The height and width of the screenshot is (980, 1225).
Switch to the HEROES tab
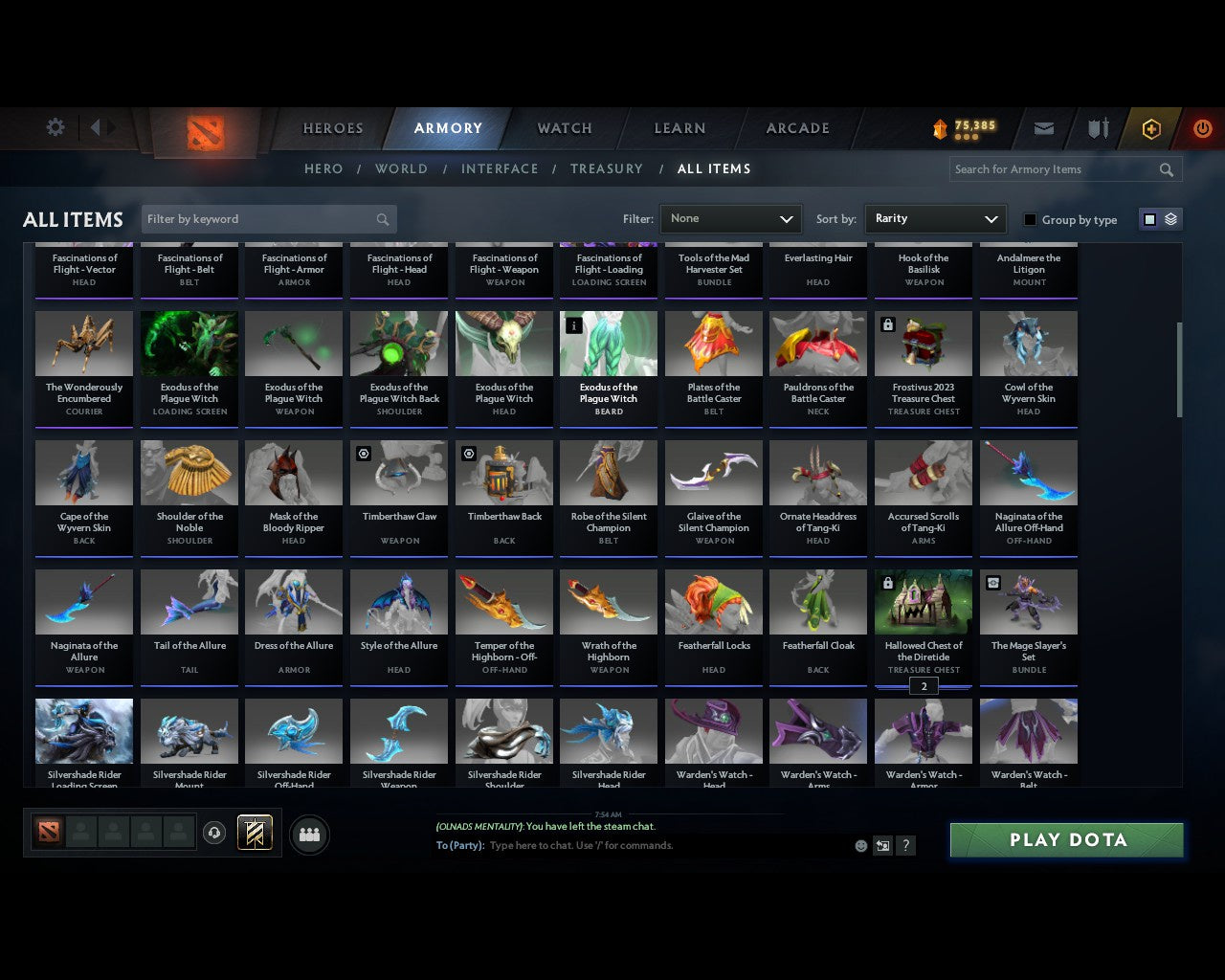point(332,127)
